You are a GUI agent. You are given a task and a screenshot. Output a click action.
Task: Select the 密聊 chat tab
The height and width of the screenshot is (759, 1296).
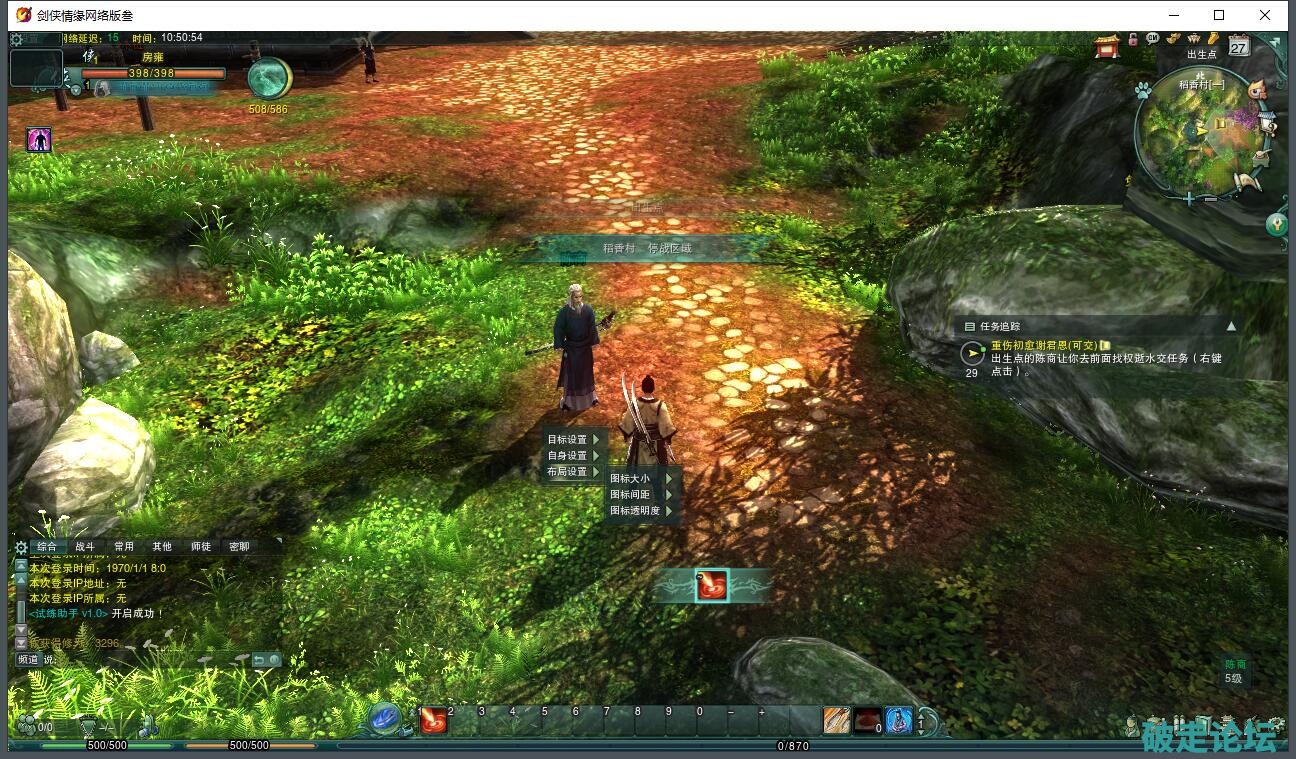tap(239, 547)
